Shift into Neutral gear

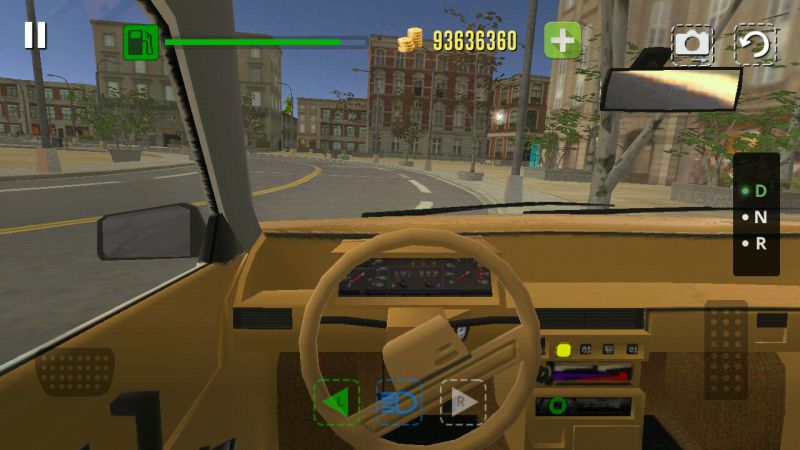click(x=755, y=216)
